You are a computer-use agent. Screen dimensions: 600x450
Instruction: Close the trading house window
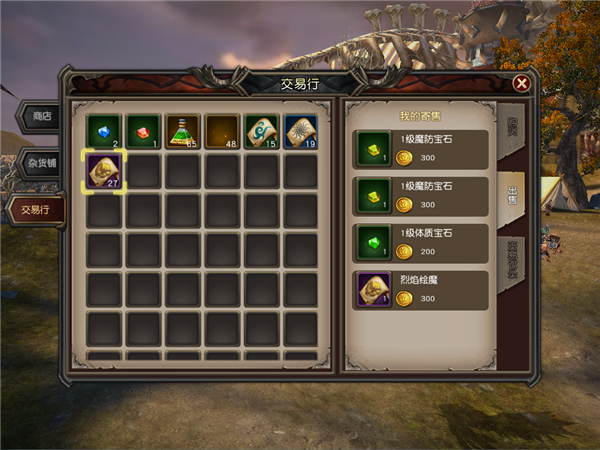[x=521, y=84]
